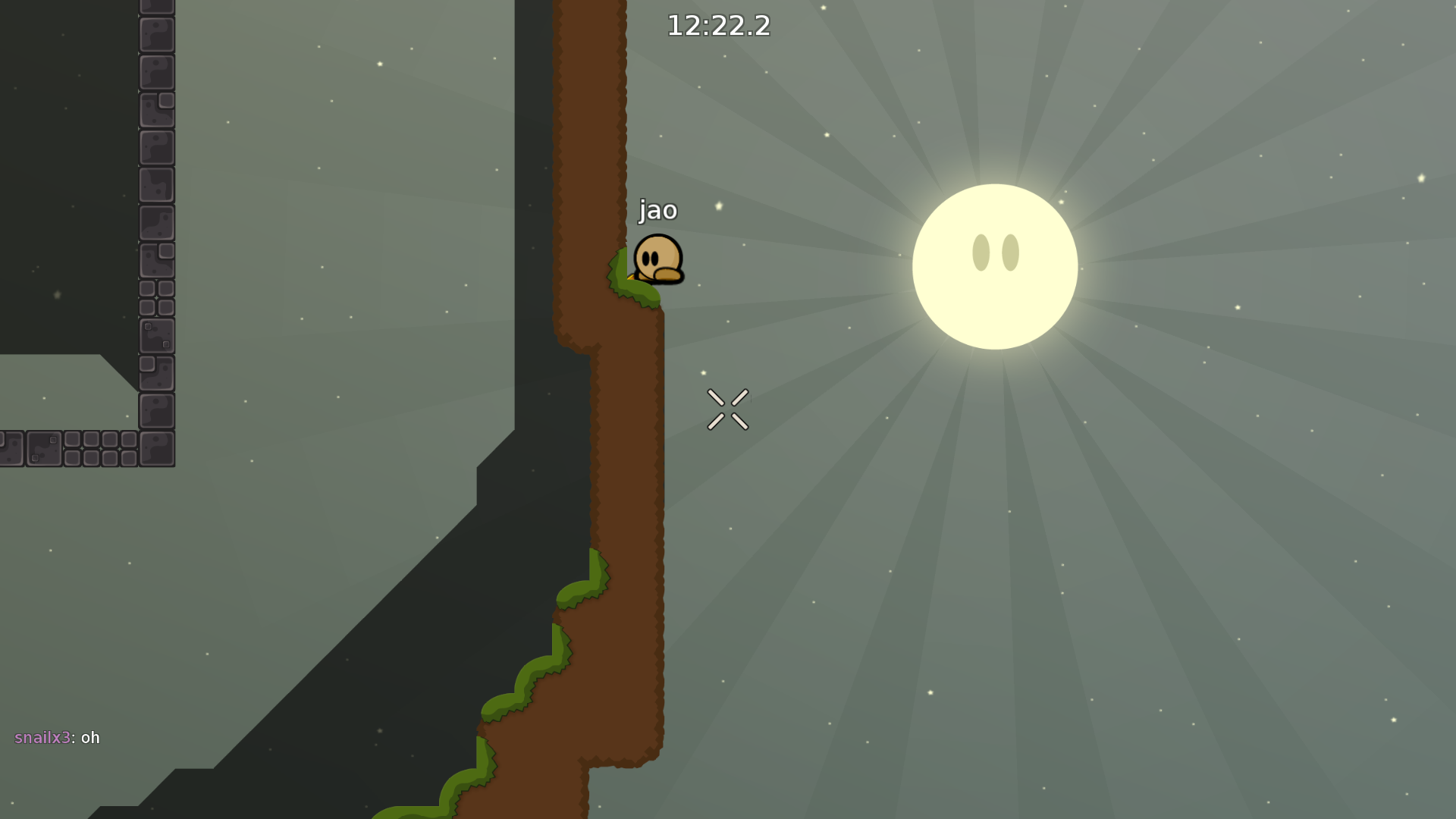Viewport: 1456px width, 819px height.
Task: Click the jao nametag above the player
Action: pos(657,211)
